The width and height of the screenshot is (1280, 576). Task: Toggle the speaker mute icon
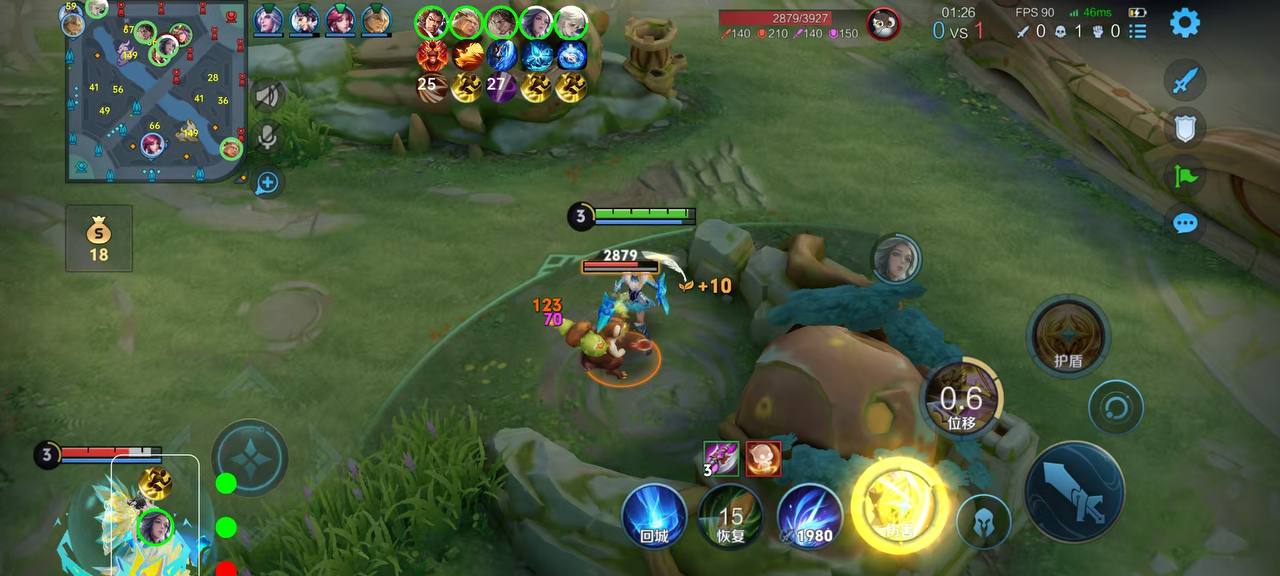[267, 96]
